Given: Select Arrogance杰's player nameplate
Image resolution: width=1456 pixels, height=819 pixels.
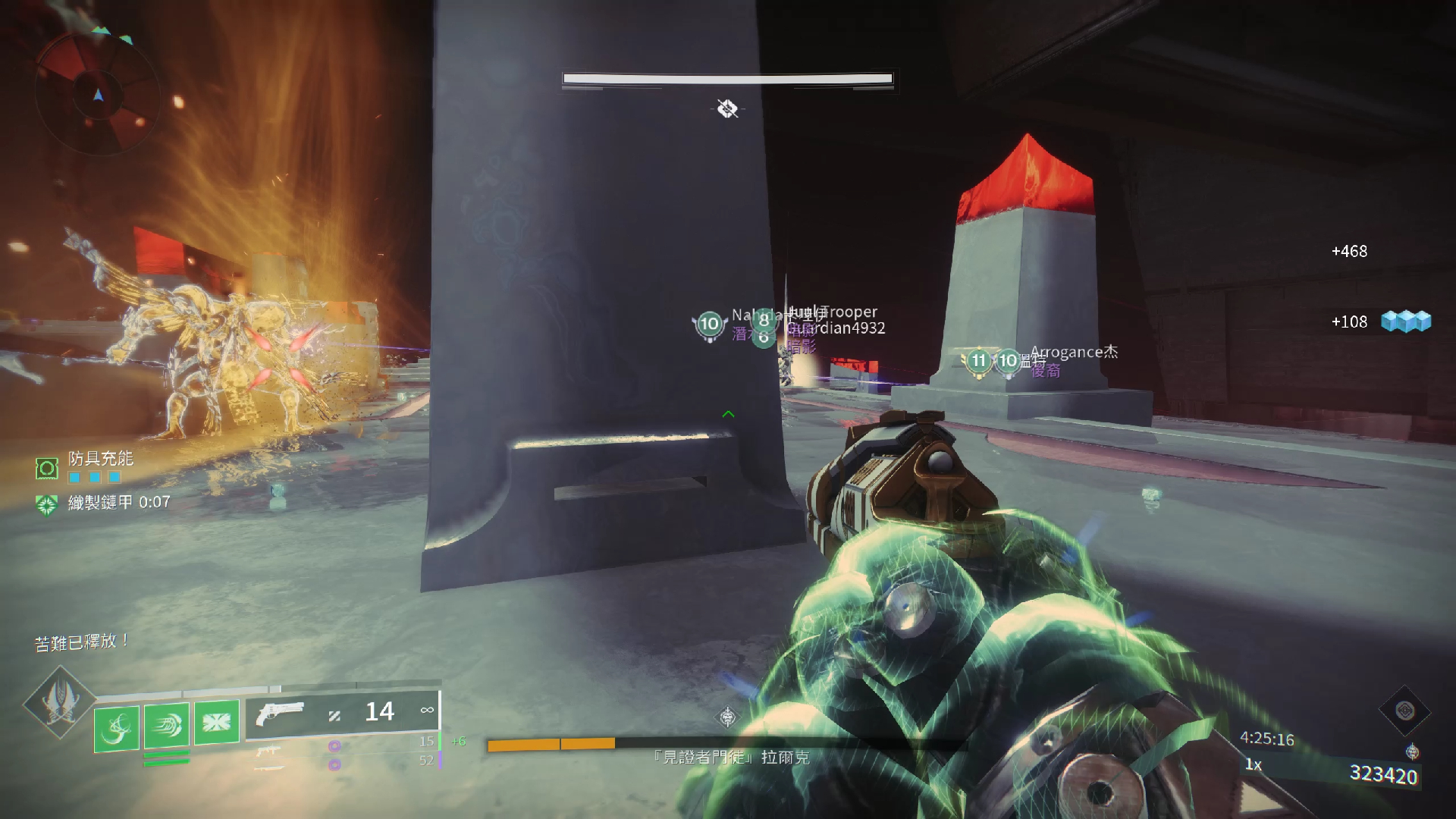Looking at the screenshot, I should 1074,352.
